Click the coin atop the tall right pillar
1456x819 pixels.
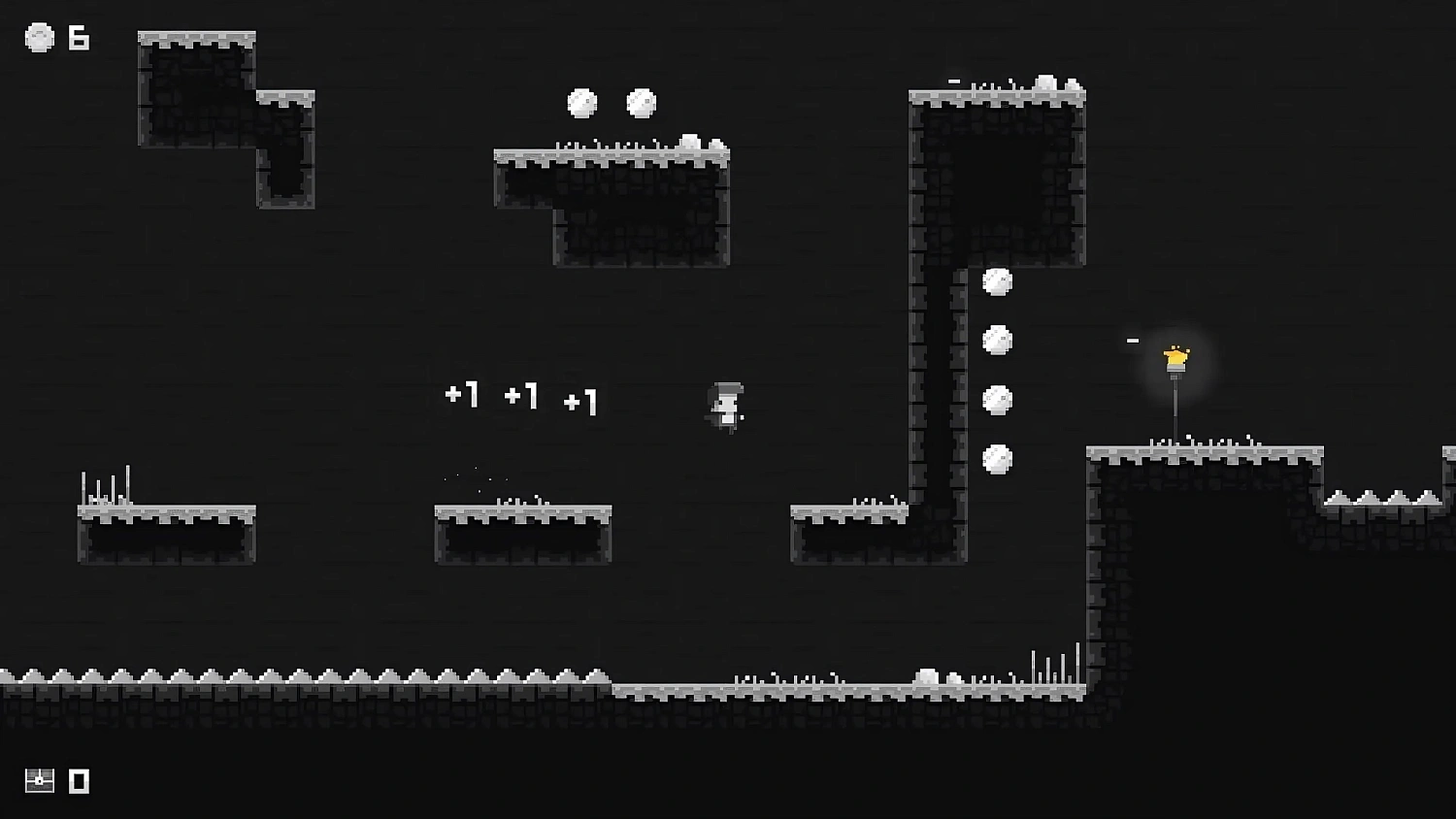pos(1045,81)
